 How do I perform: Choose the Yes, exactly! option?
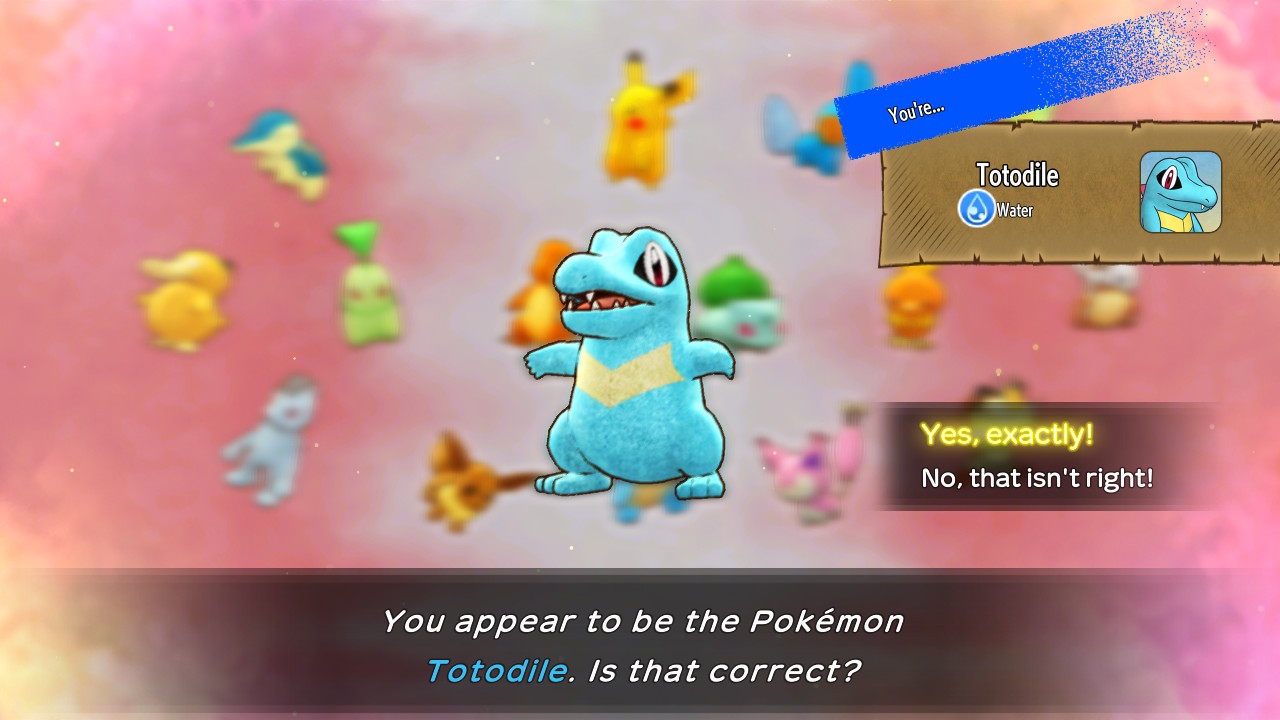tap(1013, 434)
